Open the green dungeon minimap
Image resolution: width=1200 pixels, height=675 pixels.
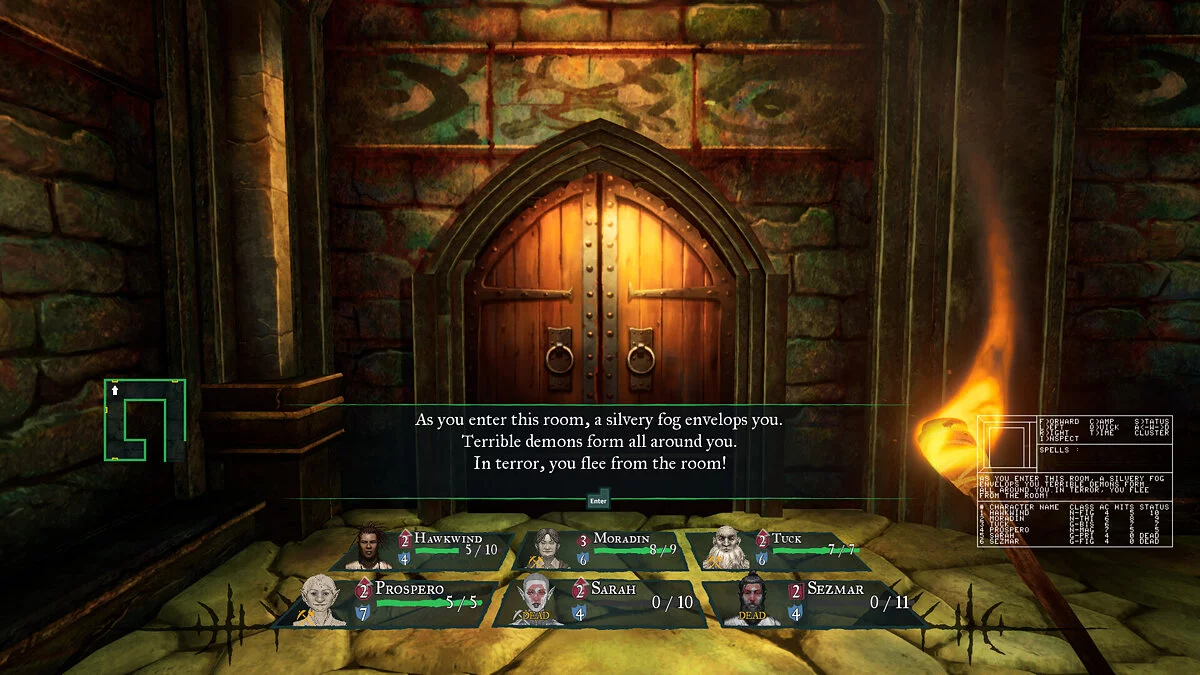click(x=144, y=420)
